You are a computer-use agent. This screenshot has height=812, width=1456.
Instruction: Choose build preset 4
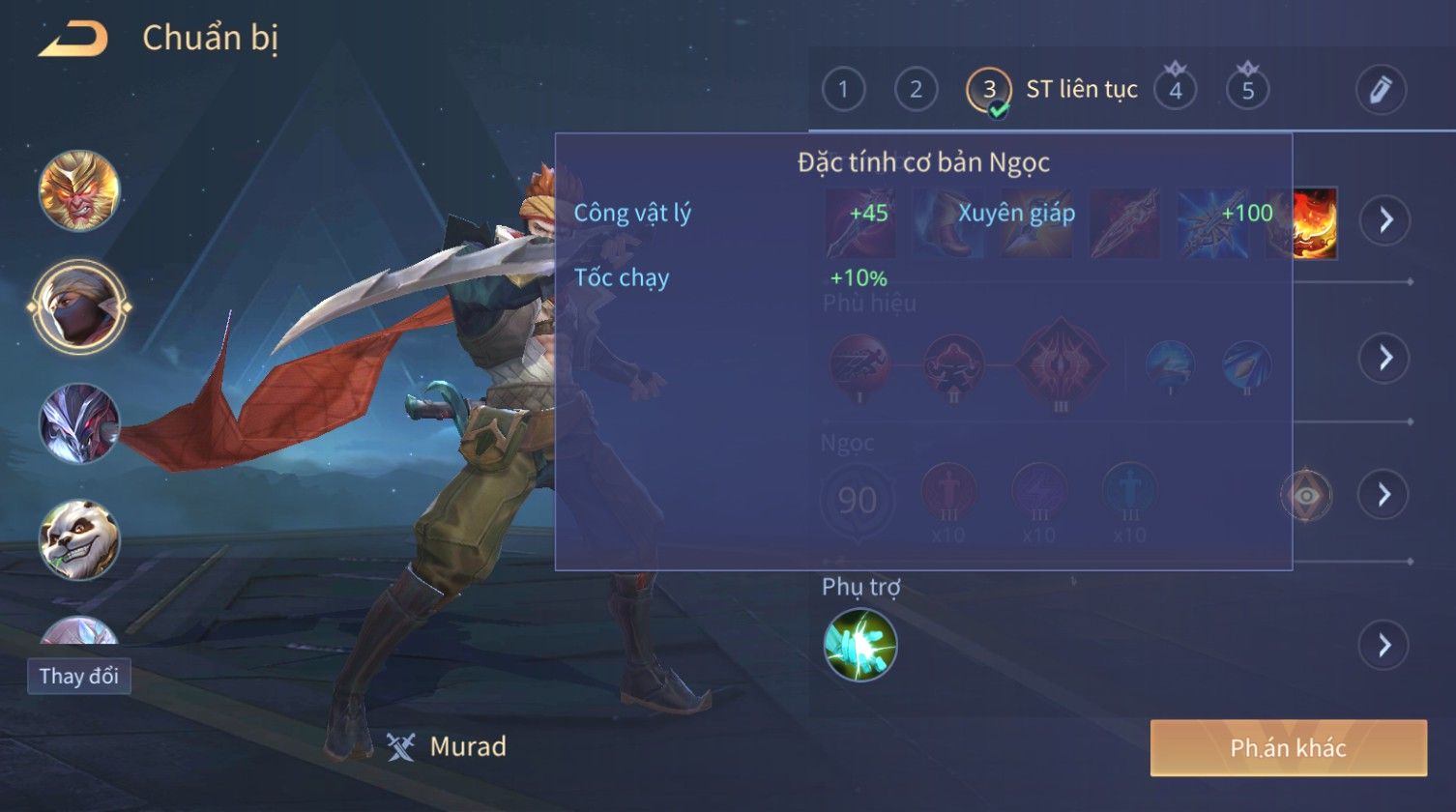click(1176, 90)
